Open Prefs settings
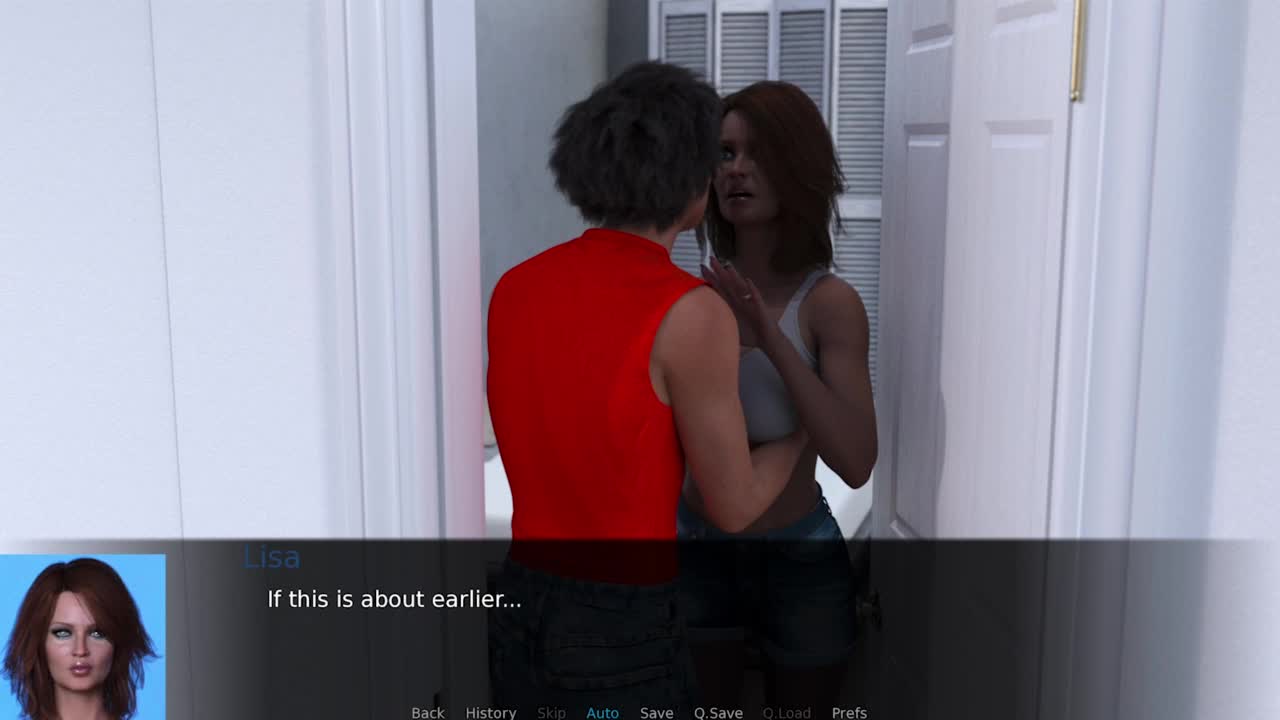Viewport: 1280px width, 720px height. 849,712
